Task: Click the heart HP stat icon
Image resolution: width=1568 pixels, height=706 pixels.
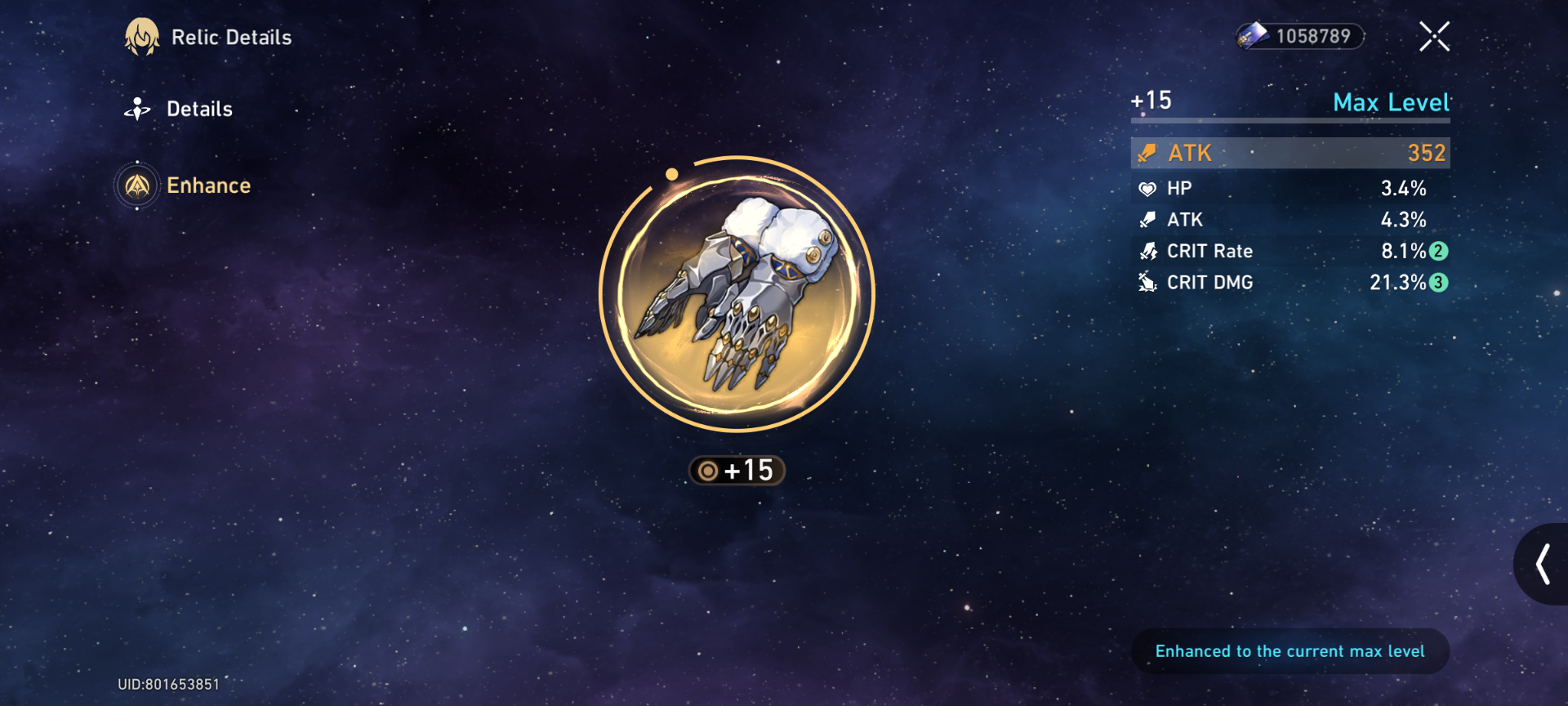Action: point(1148,188)
